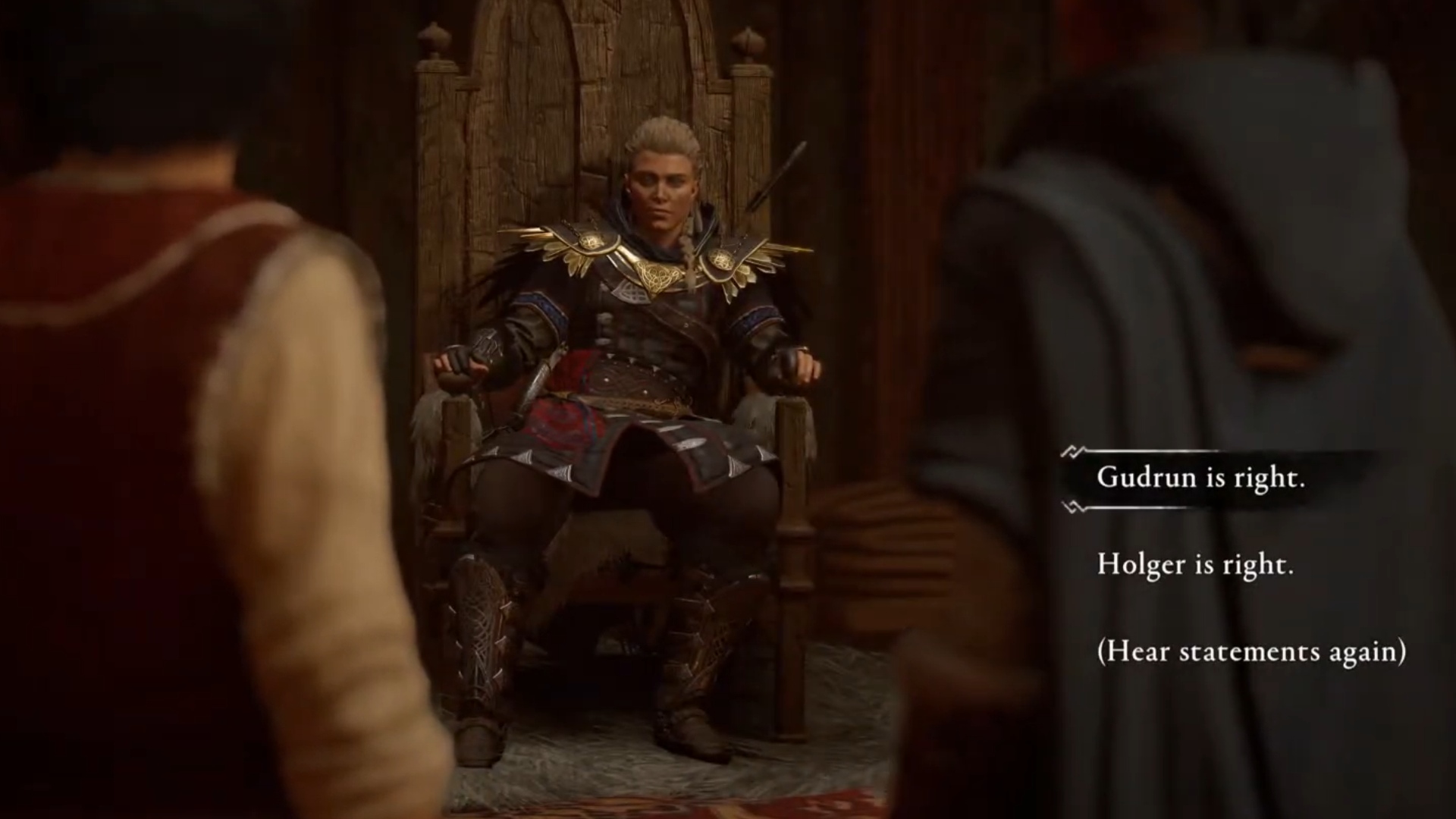The height and width of the screenshot is (819, 1456).
Task: Choose the "Holger is right." response
Action: click(x=1193, y=565)
